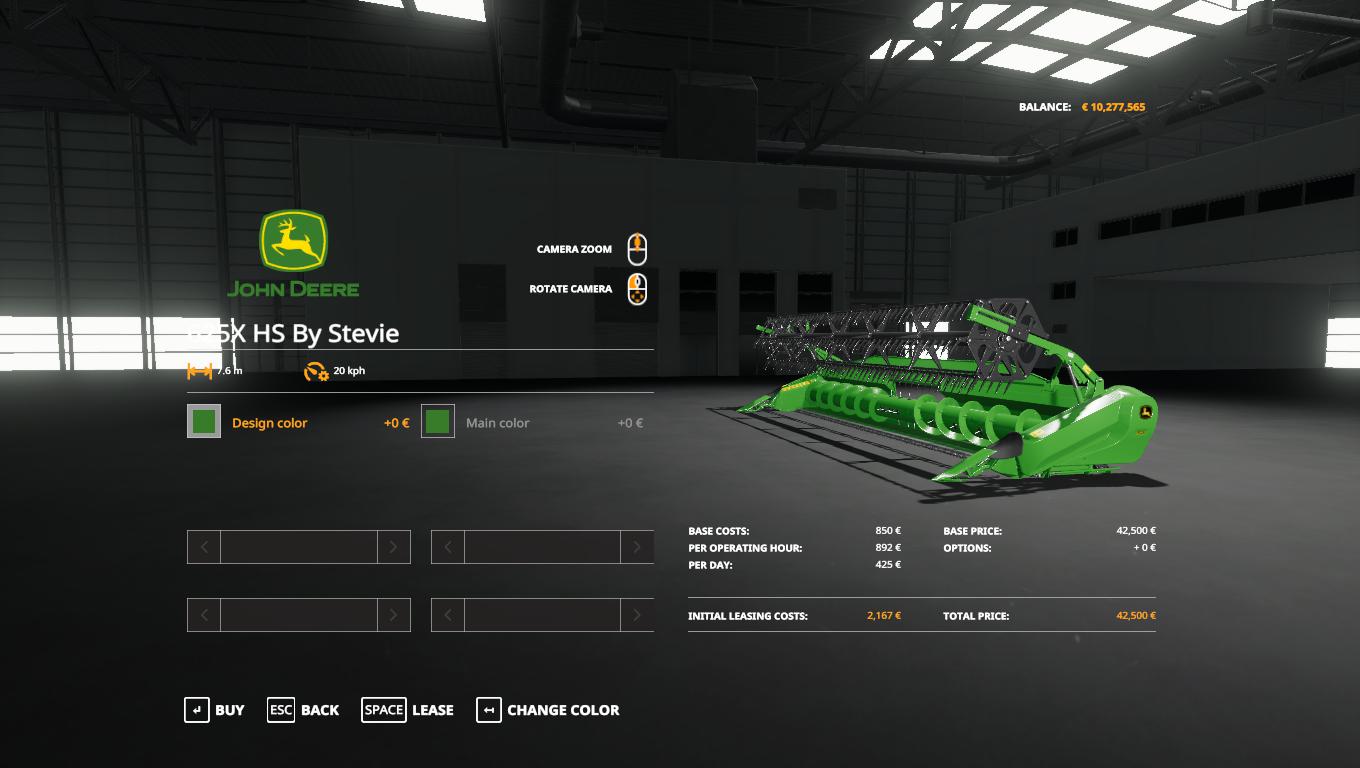Screen dimensions: 1360x768
Task: Go back from the shop configuration
Action: coord(304,710)
